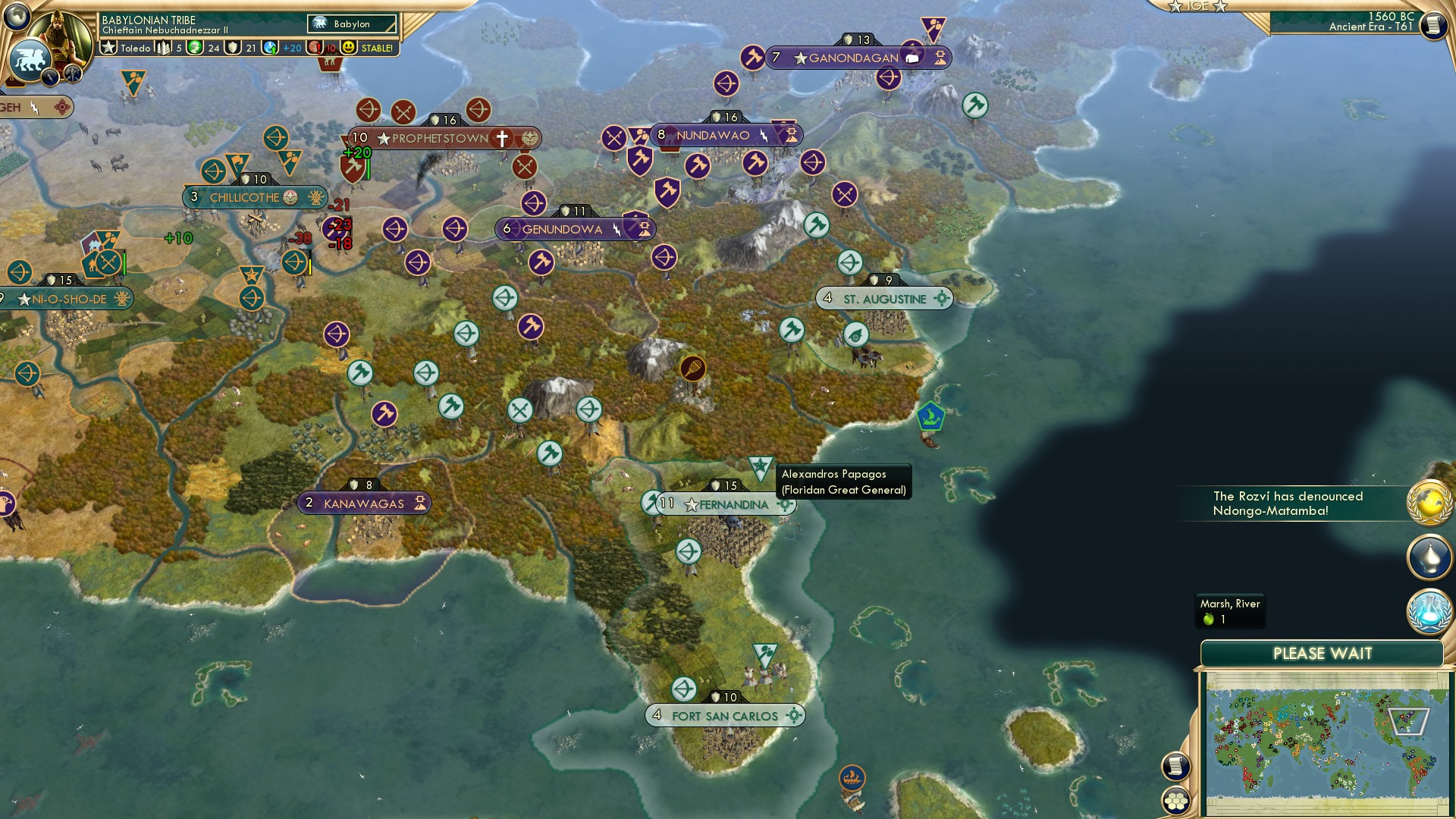
Task: Click the PLEASE WAIT turn button
Action: (x=1322, y=654)
